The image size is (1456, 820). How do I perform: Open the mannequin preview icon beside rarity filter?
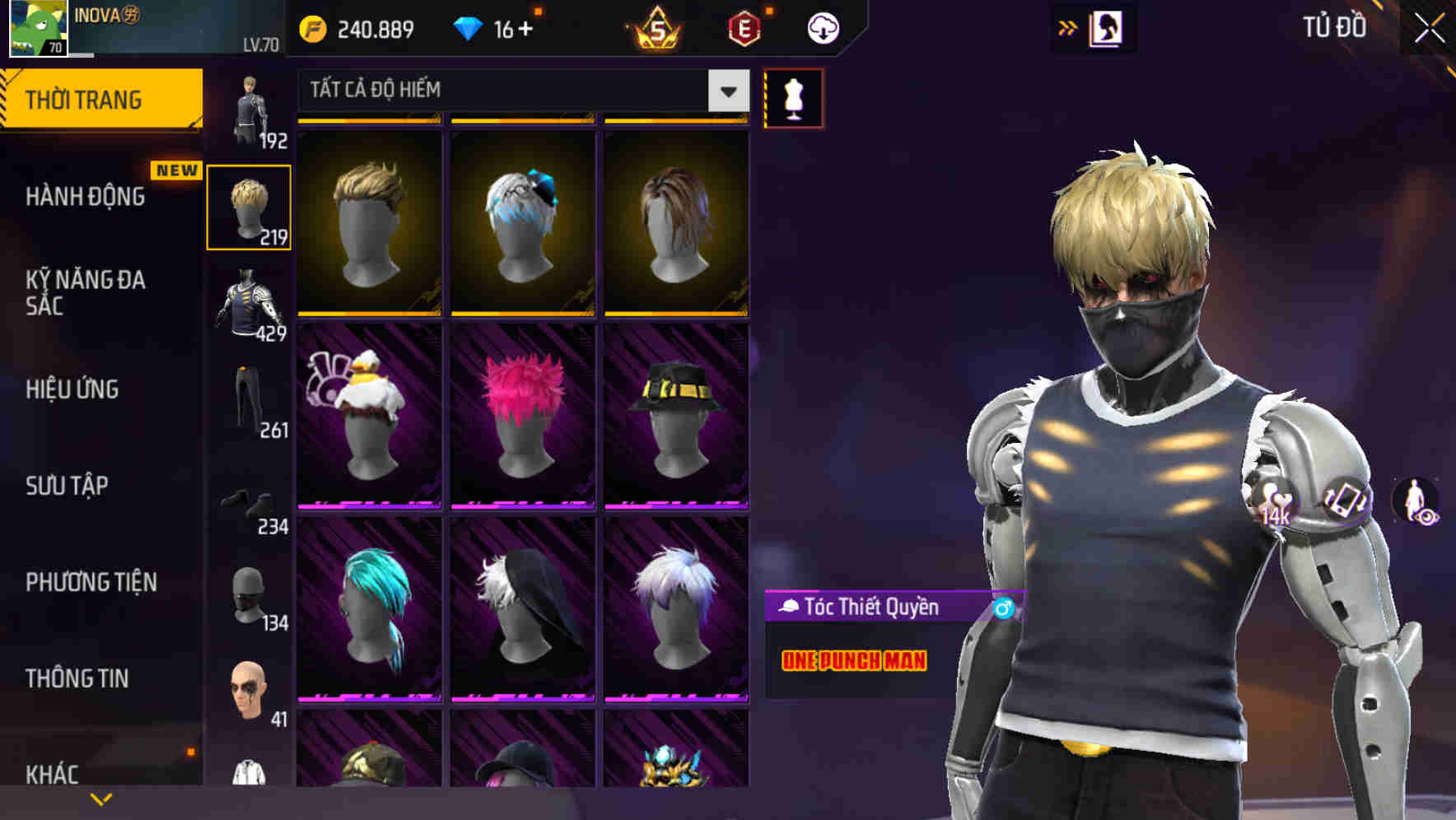793,96
